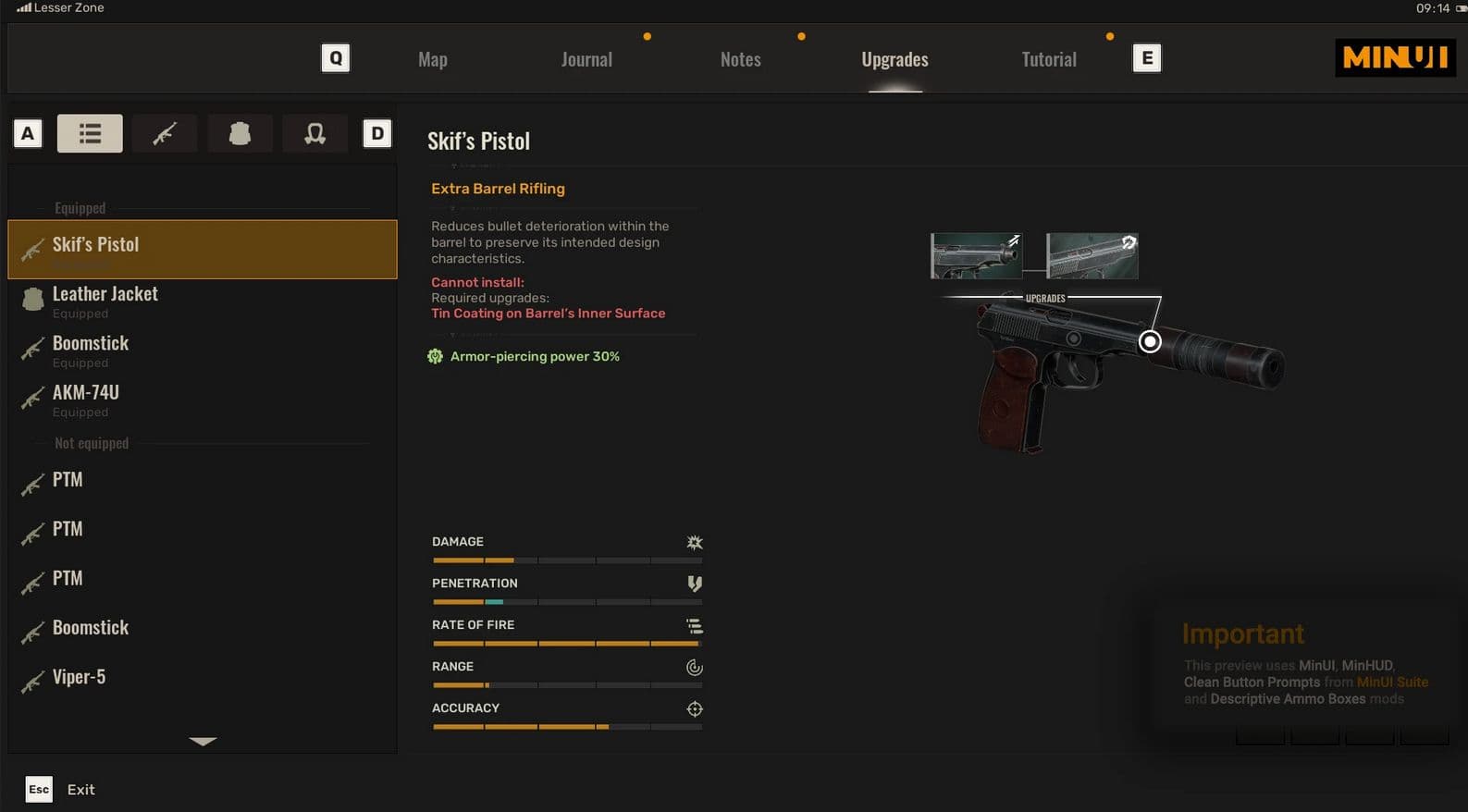This screenshot has height=812, width=1468.
Task: Filter the list by weapons icon
Action: (165, 133)
